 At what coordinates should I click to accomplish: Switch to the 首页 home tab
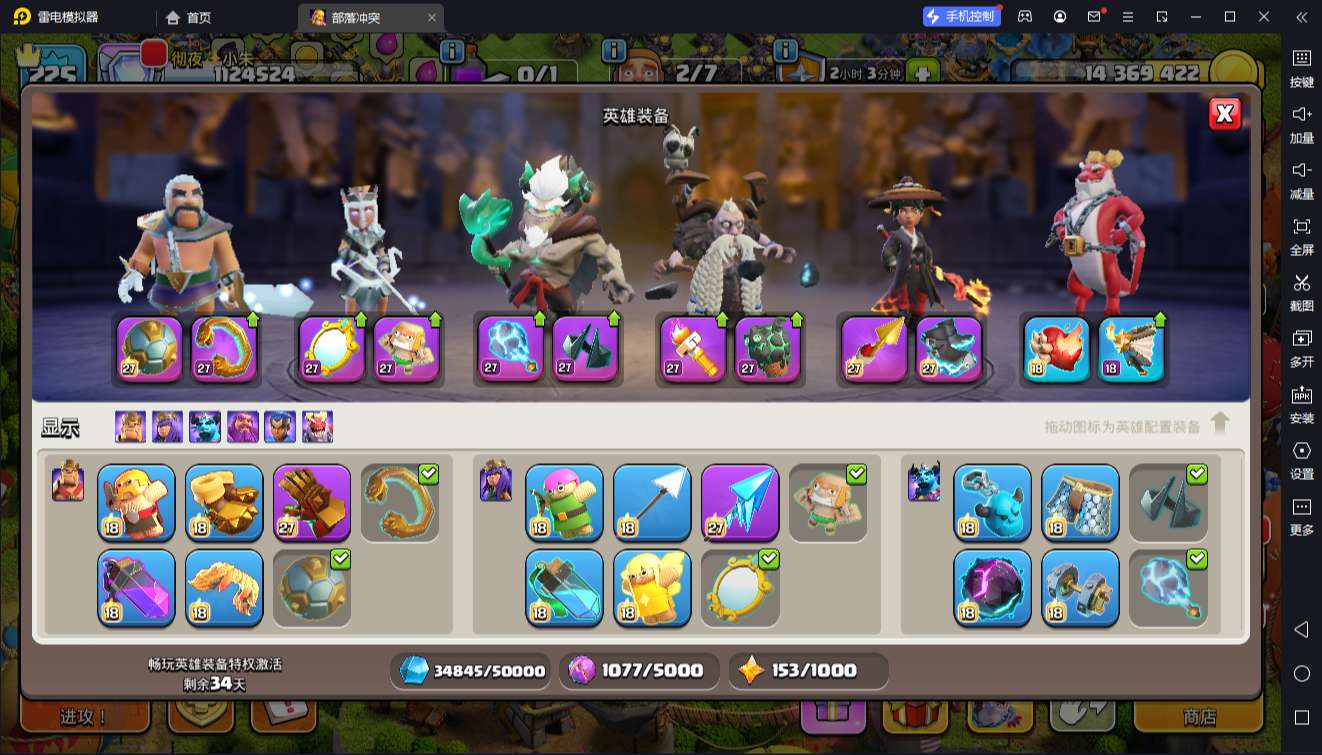189,17
